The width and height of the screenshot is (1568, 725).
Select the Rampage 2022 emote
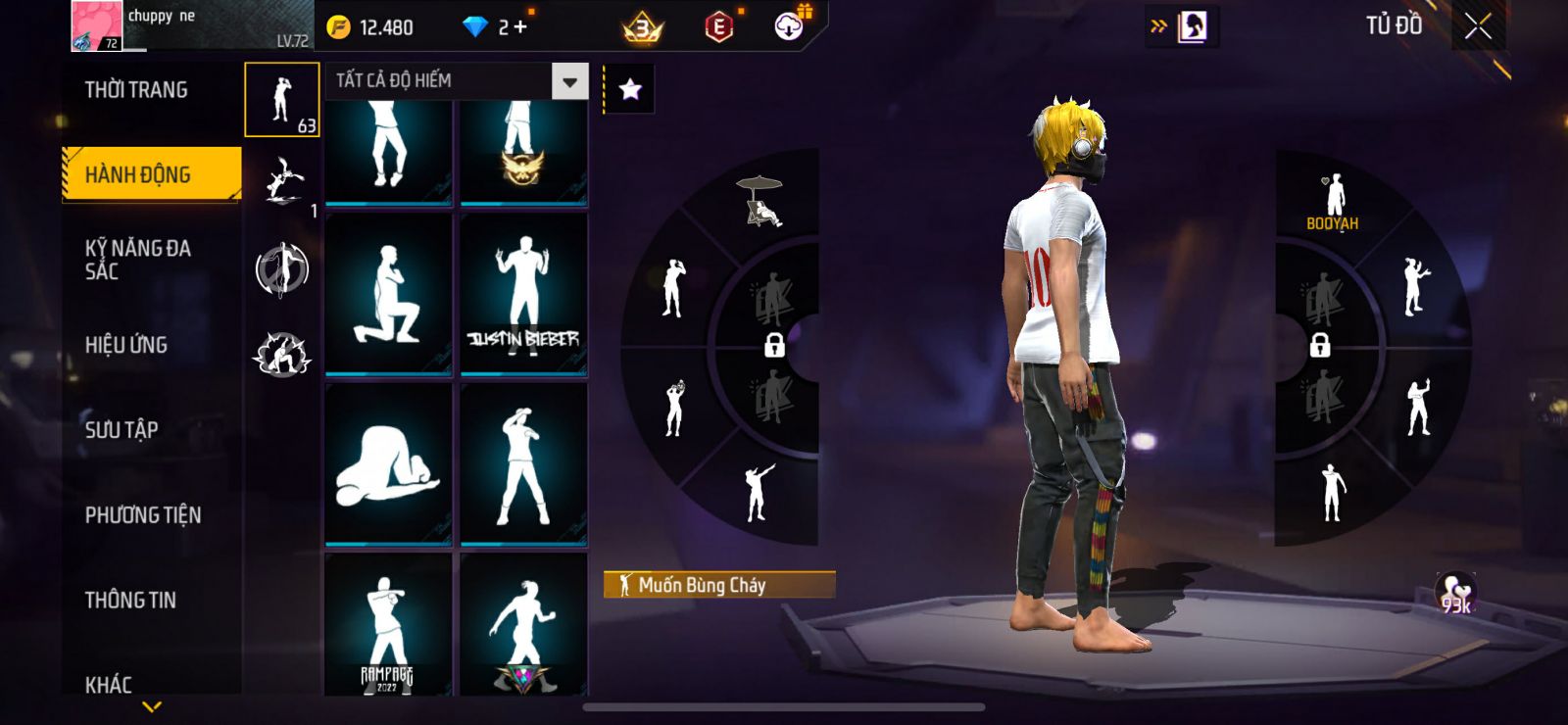tap(388, 627)
